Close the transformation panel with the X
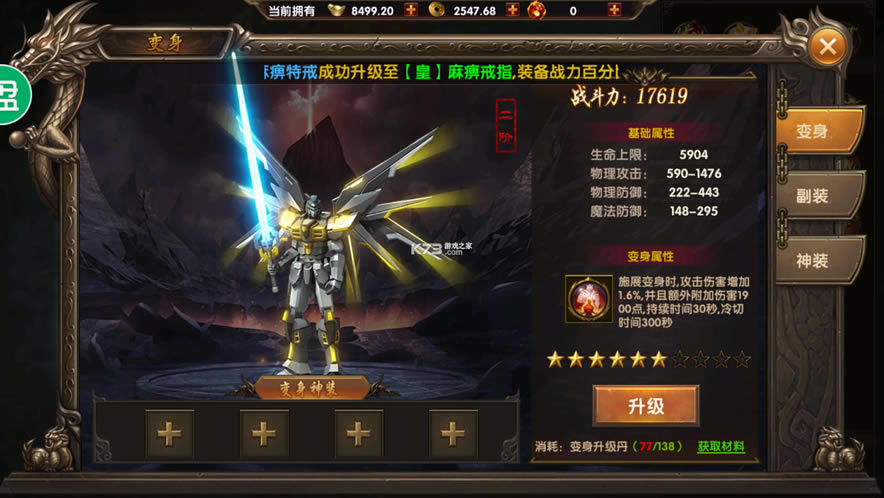884x498 pixels. pyautogui.click(x=828, y=46)
